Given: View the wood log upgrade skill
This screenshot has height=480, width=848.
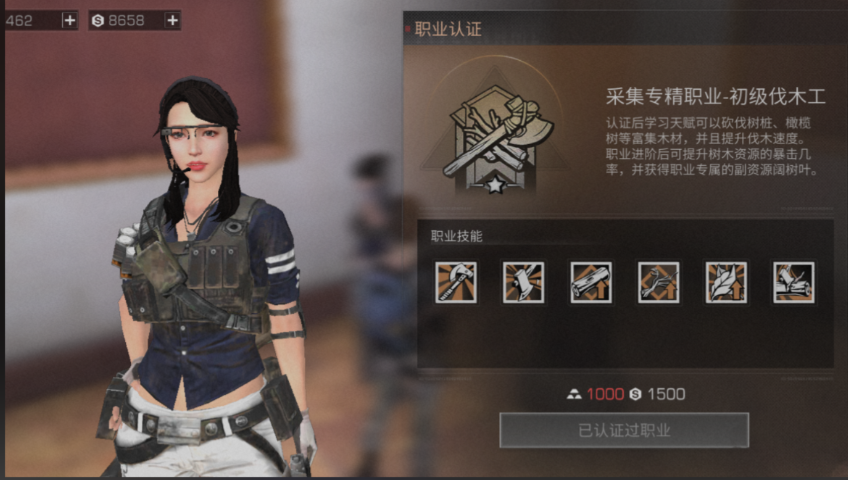Looking at the screenshot, I should 591,282.
